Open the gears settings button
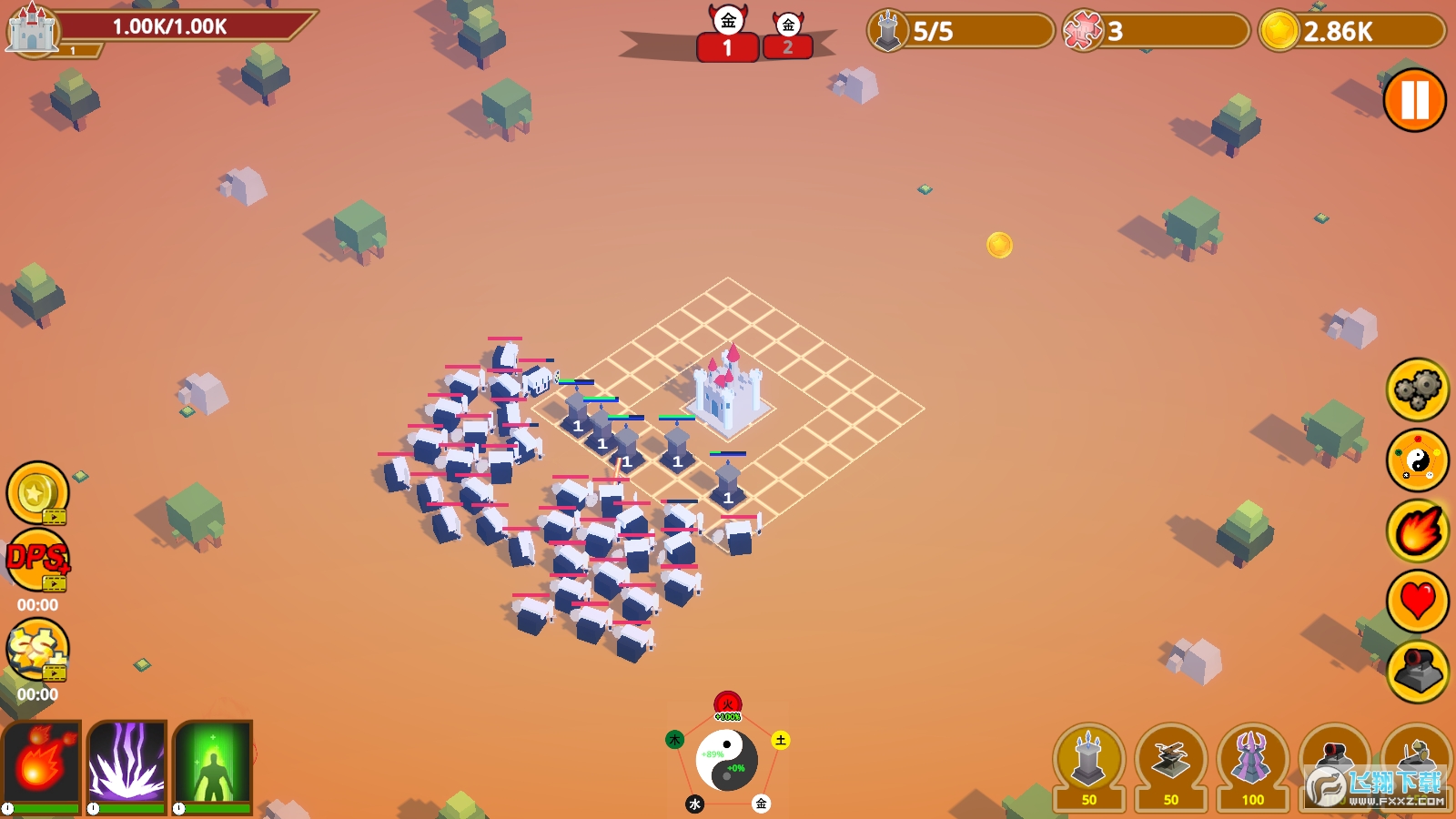The width and height of the screenshot is (1456, 819). [1417, 389]
